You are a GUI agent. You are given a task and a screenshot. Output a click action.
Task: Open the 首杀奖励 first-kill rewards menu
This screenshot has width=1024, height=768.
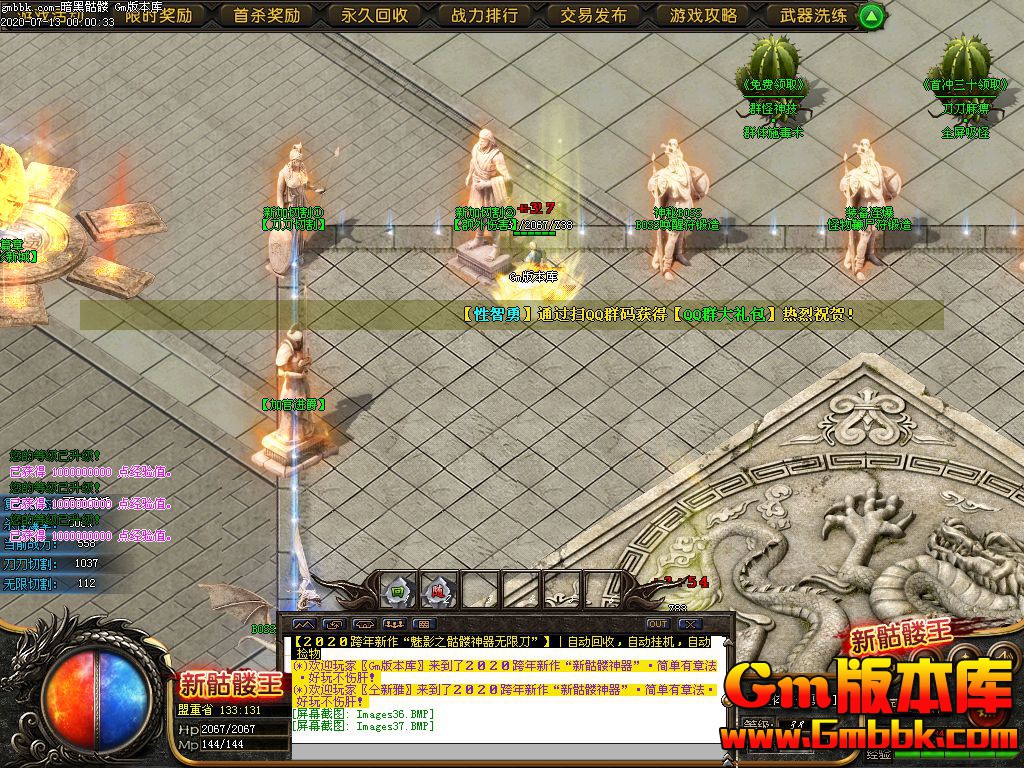(x=266, y=15)
